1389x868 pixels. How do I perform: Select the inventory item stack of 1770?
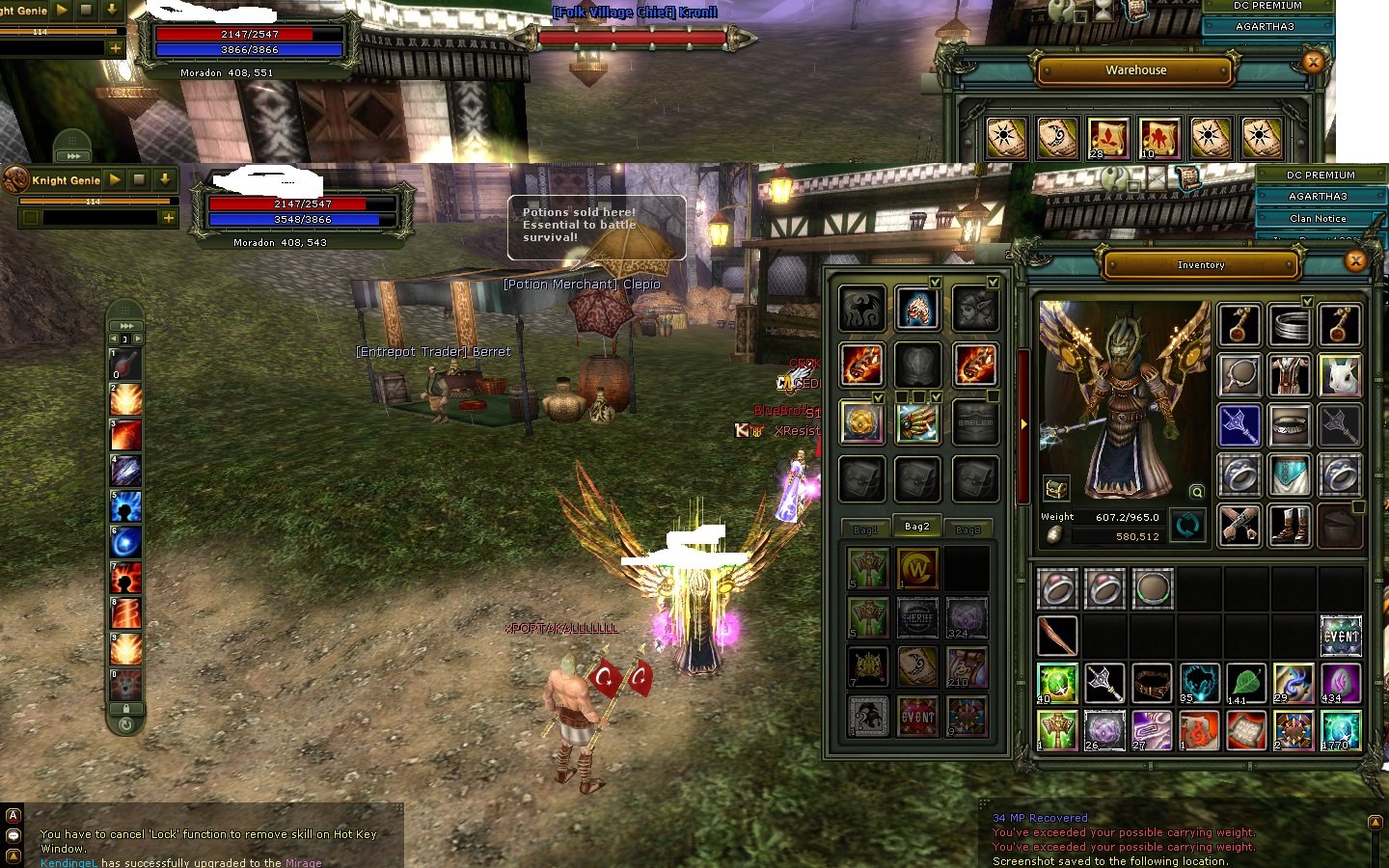1340,730
